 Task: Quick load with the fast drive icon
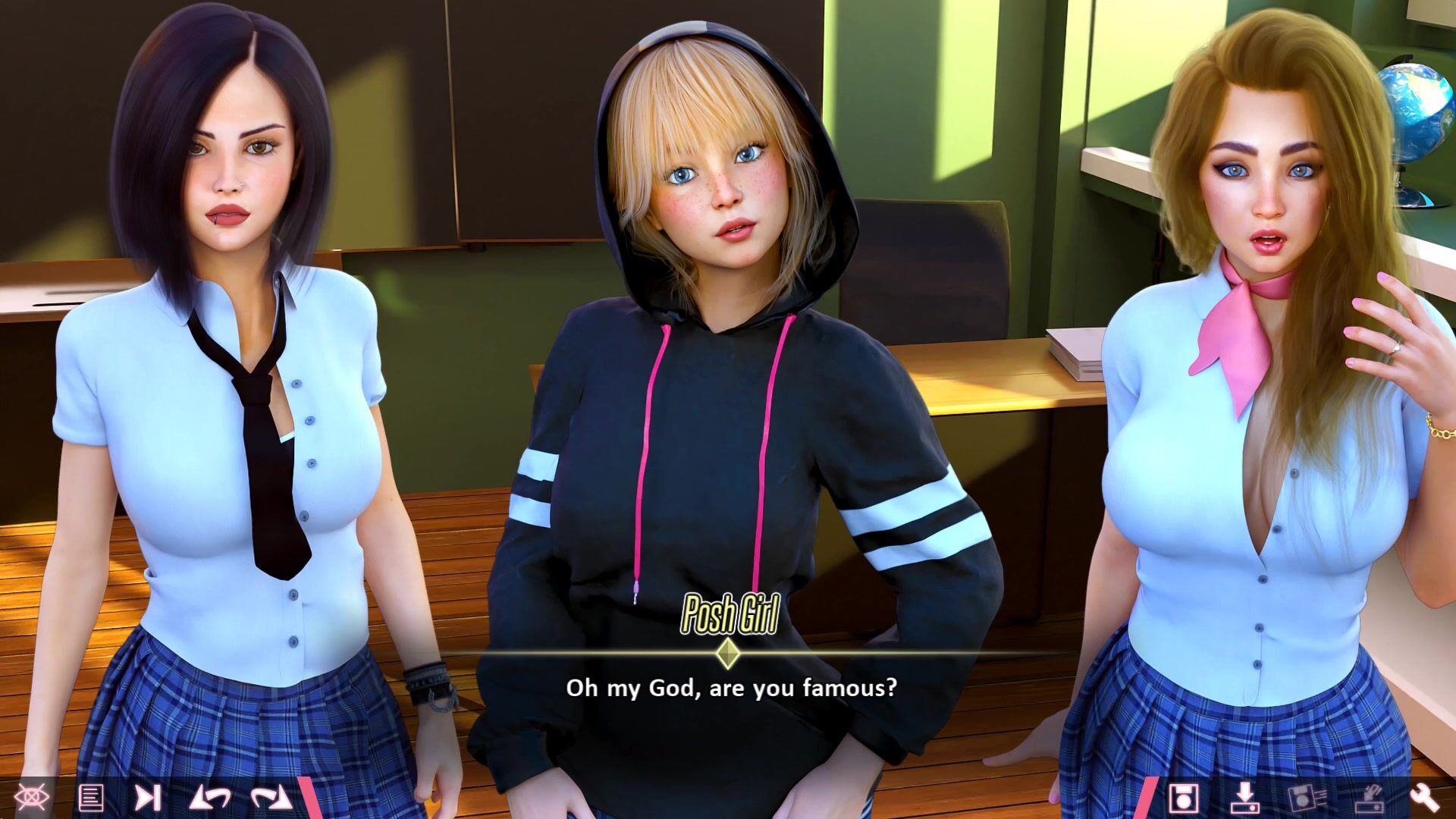pos(1368,797)
